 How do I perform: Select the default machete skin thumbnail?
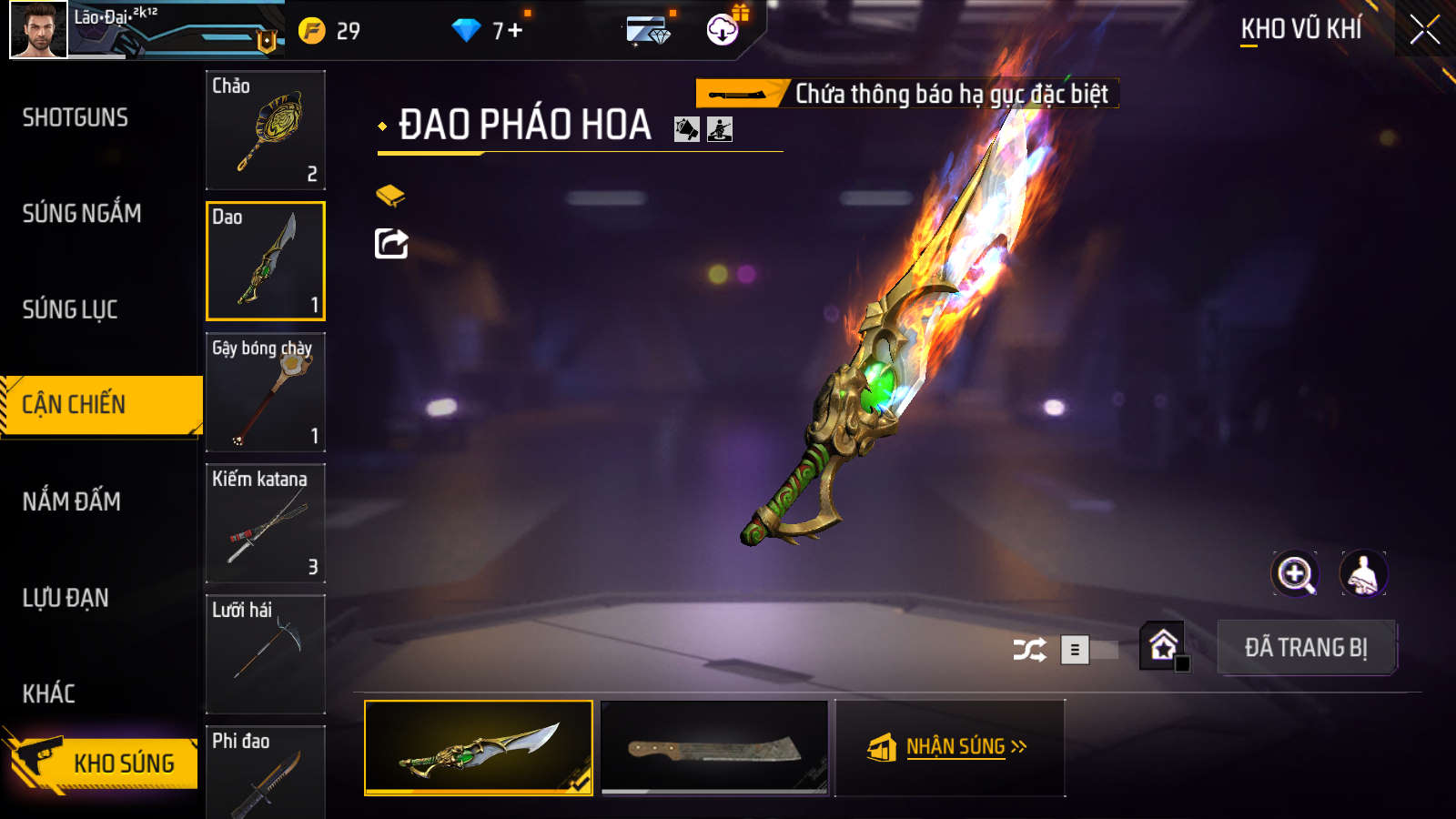point(714,747)
